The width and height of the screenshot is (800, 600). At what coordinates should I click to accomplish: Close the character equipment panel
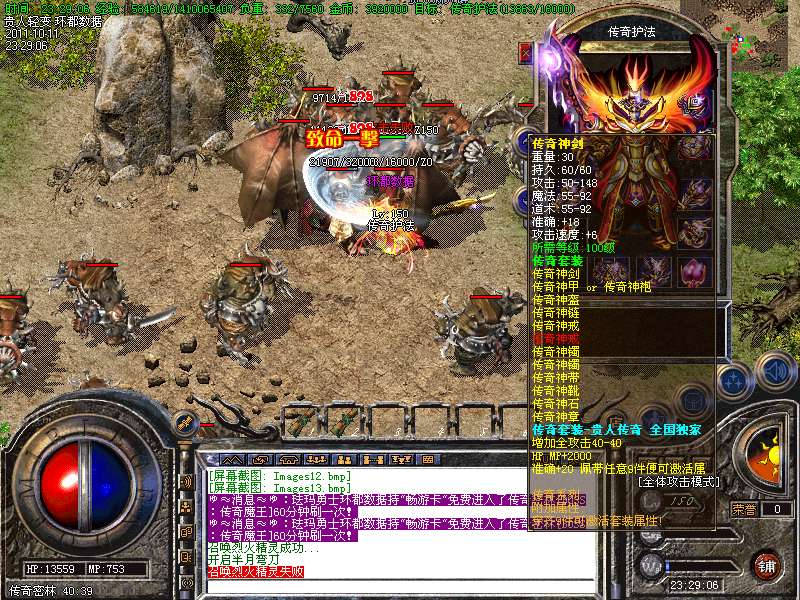[x=524, y=50]
